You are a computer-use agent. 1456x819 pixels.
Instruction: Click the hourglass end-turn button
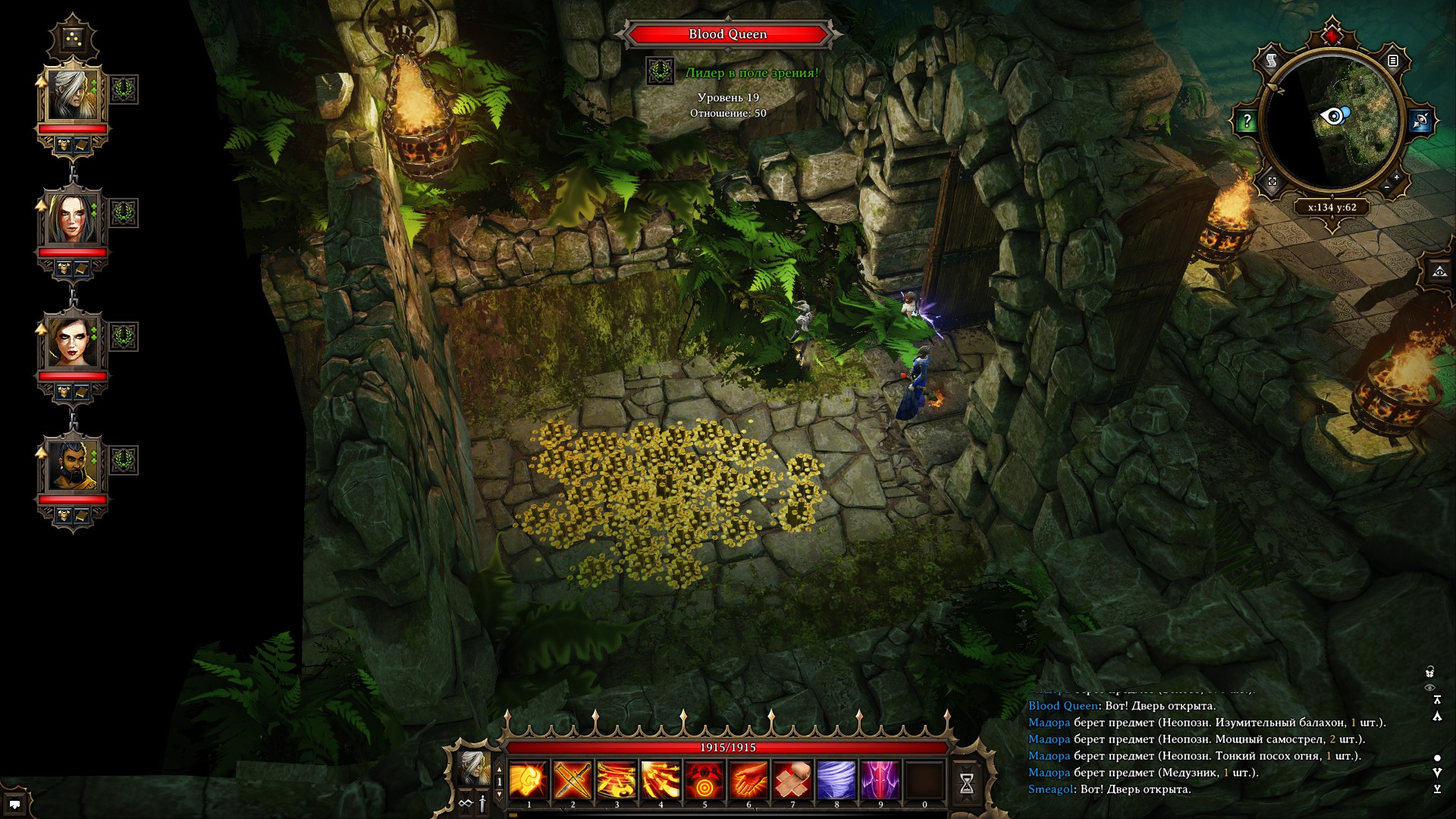[x=967, y=783]
